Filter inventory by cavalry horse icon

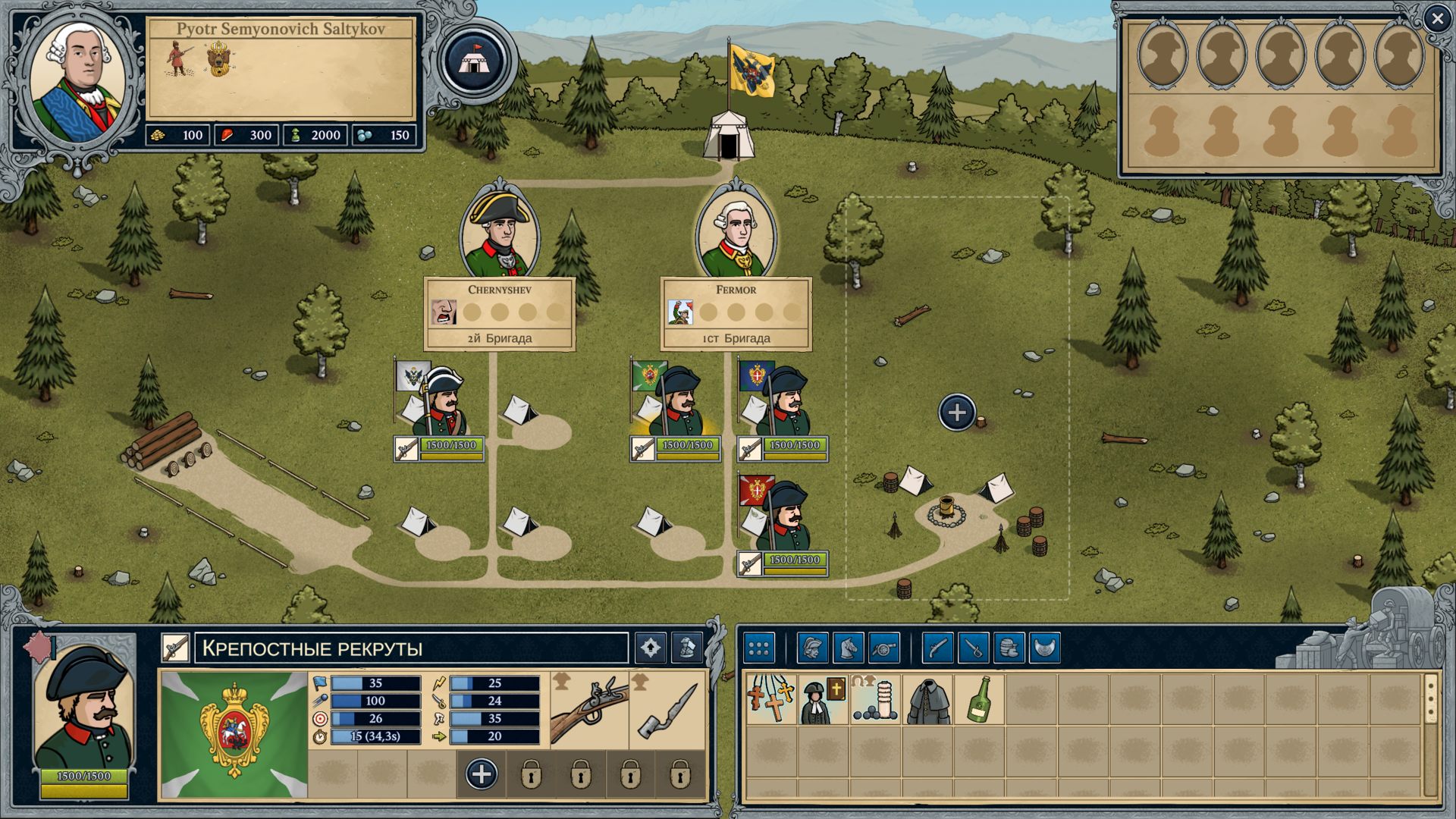849,648
